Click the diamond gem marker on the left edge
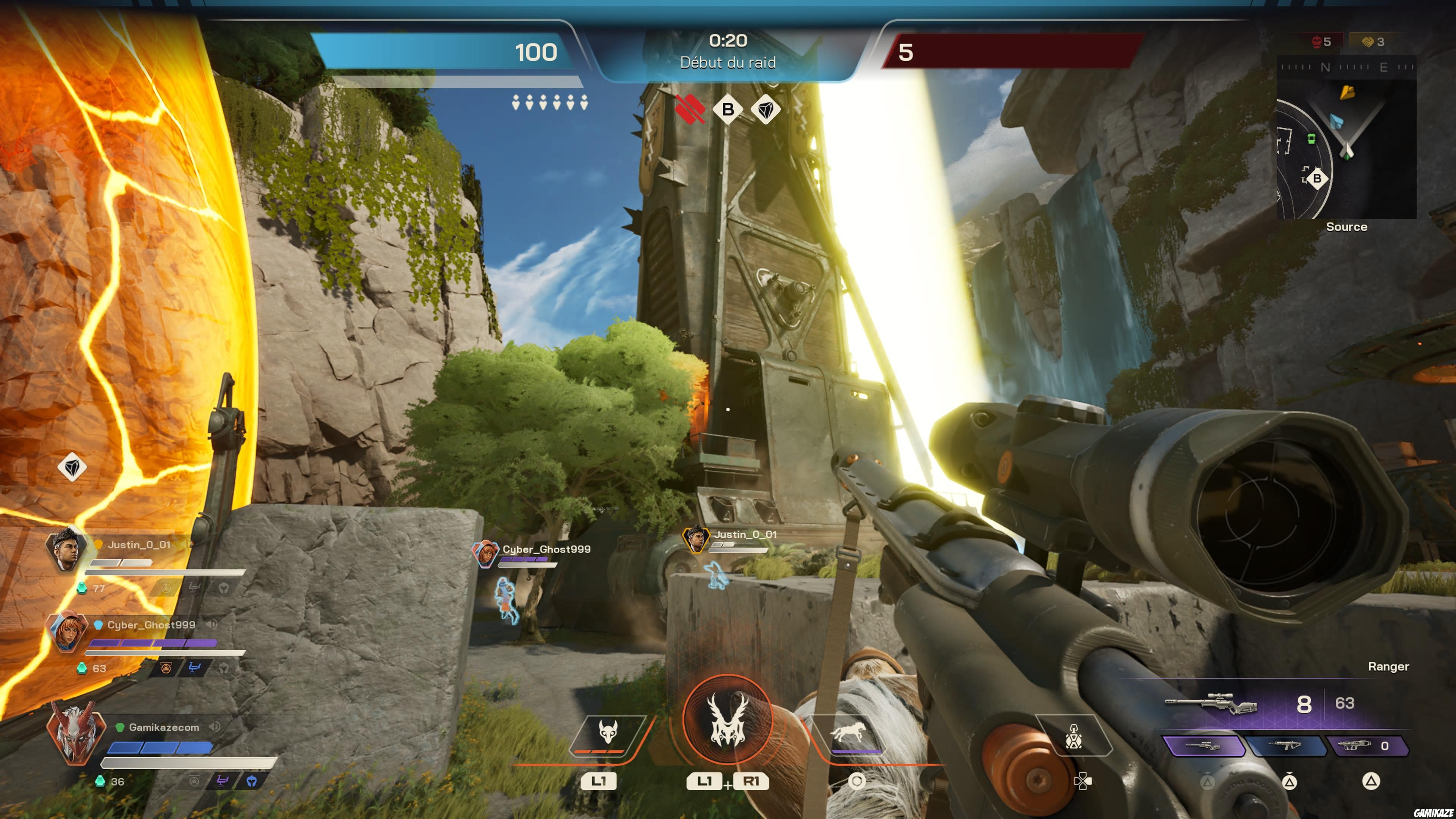 pos(72,467)
